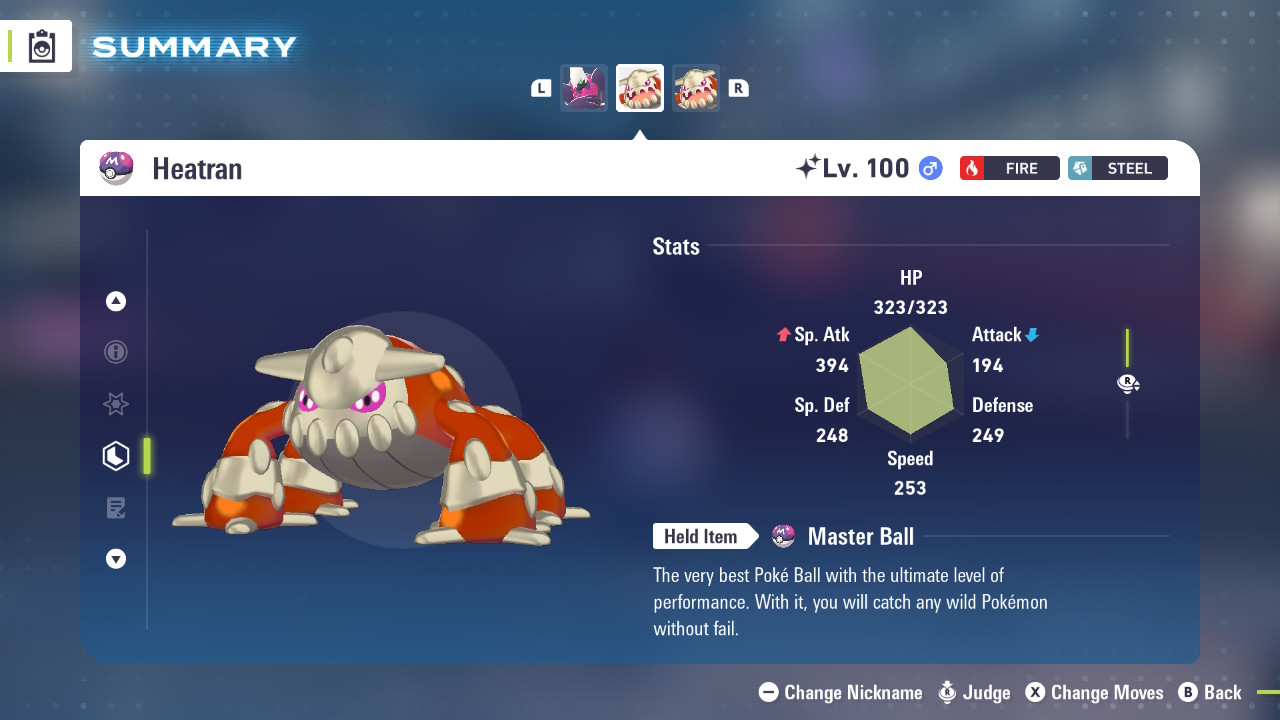Select the hexagon Stats icon in sidebar
The image size is (1280, 720).
pos(115,456)
